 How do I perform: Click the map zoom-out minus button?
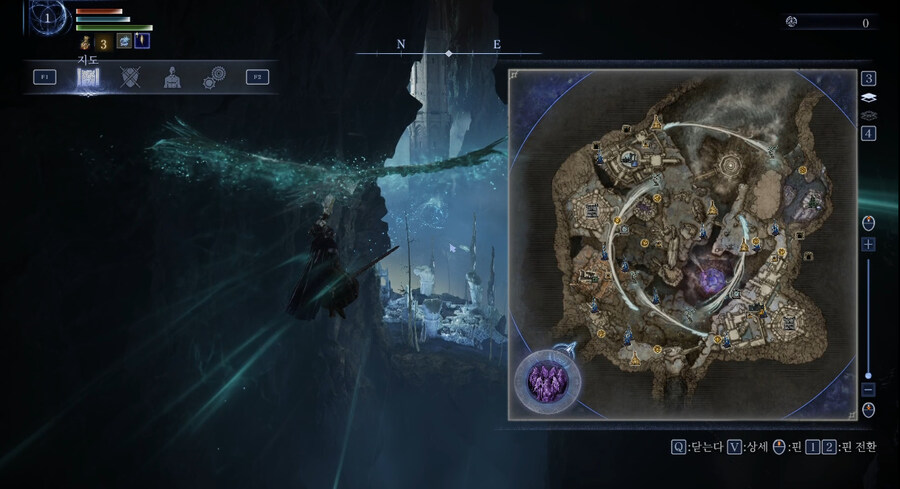click(x=868, y=389)
